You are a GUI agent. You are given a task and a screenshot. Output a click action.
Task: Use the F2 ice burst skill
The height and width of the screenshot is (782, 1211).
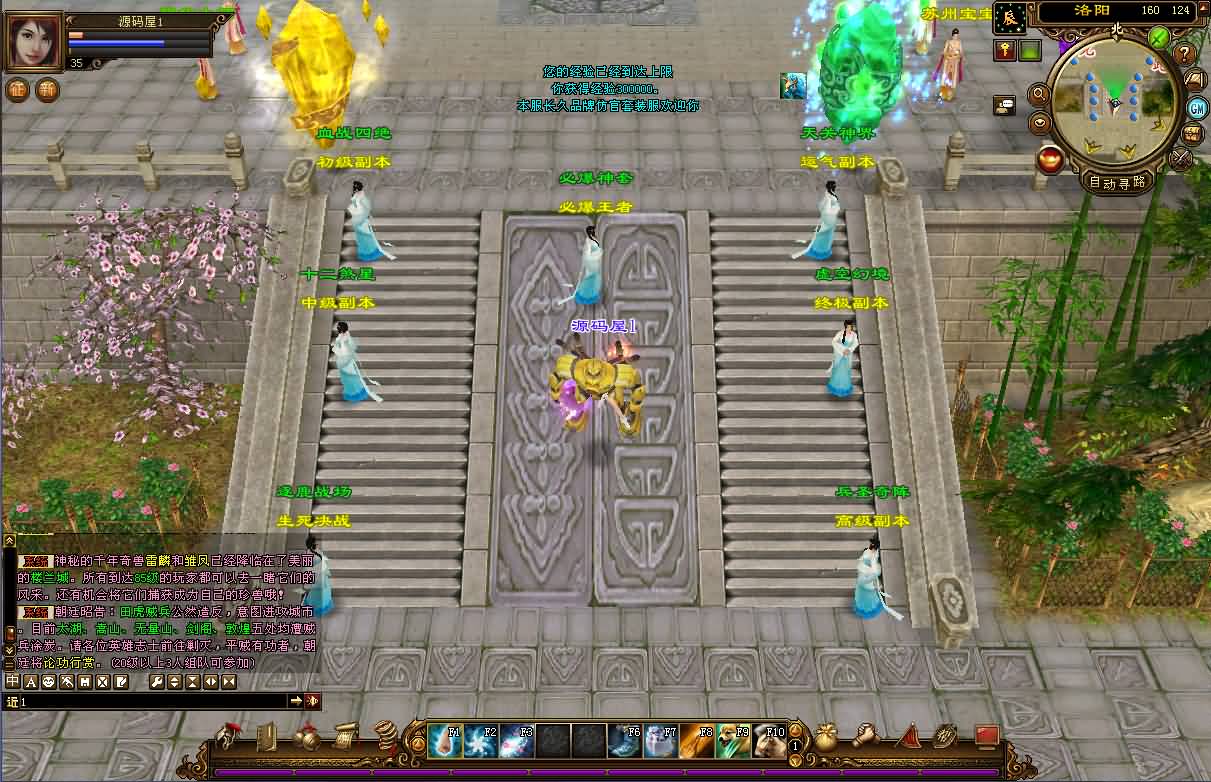click(x=480, y=741)
